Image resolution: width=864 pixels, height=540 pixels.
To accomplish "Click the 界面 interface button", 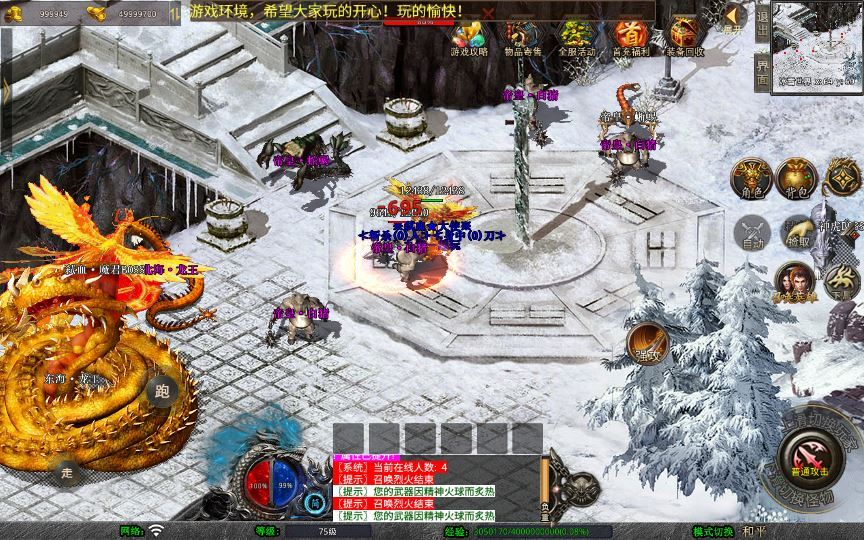I will 762,74.
